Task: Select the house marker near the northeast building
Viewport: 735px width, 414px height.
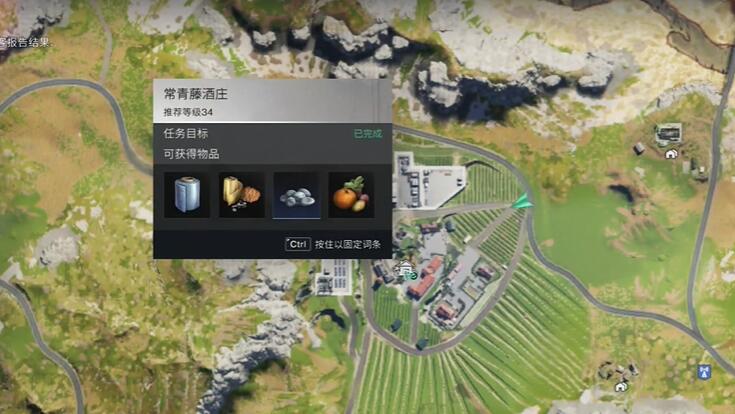Action: click(671, 154)
